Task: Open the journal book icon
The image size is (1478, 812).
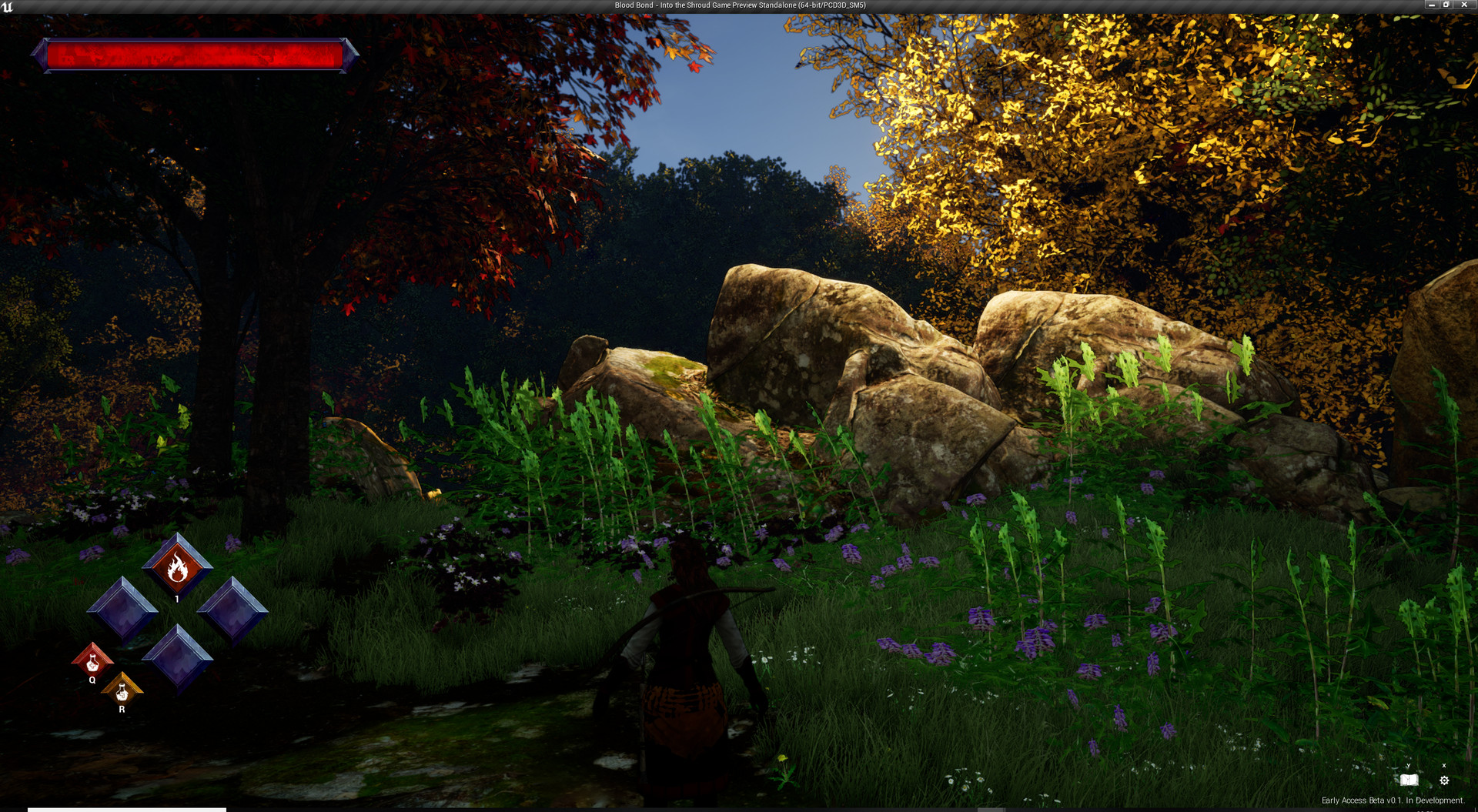Action: click(x=1409, y=780)
